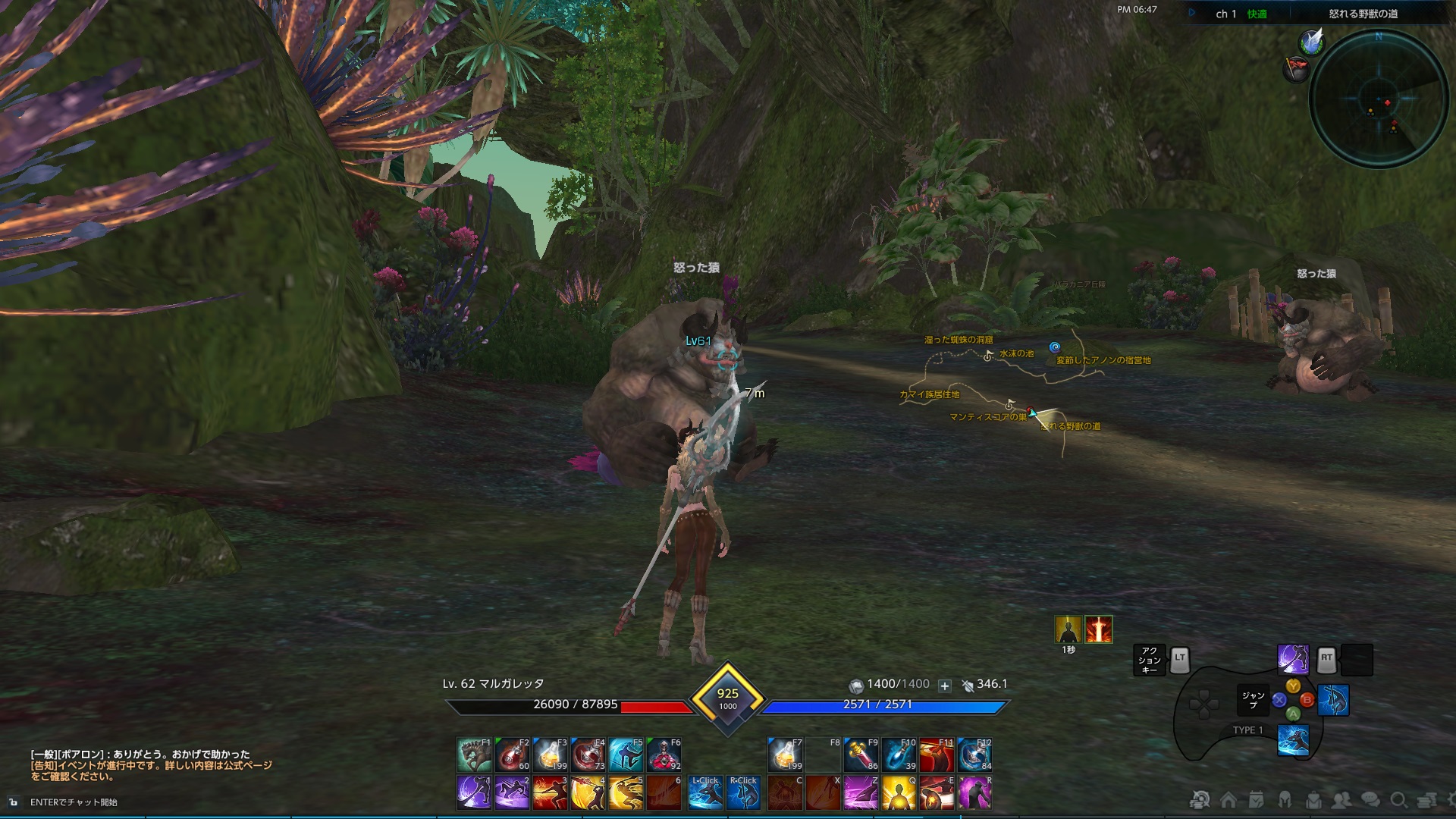Click the coin stack broker icon

coord(1425,800)
